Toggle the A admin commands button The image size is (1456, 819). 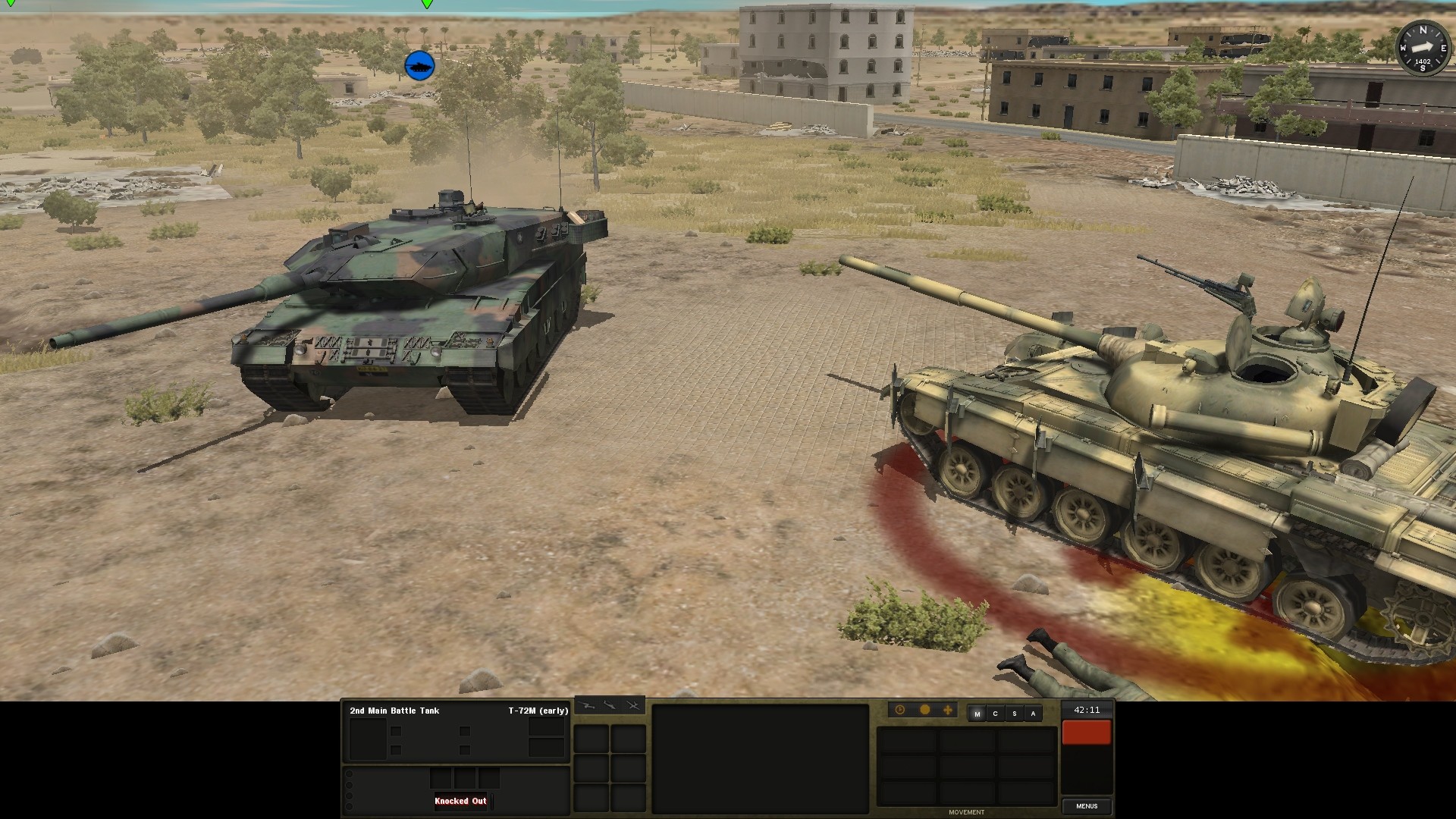pos(1033,714)
